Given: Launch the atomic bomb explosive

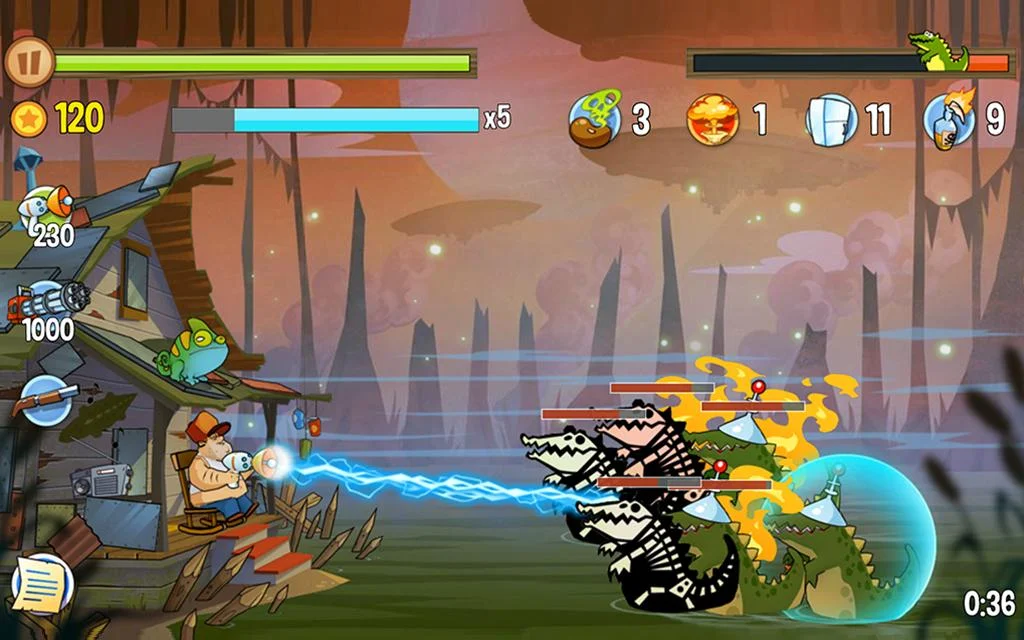Looking at the screenshot, I should click(712, 119).
